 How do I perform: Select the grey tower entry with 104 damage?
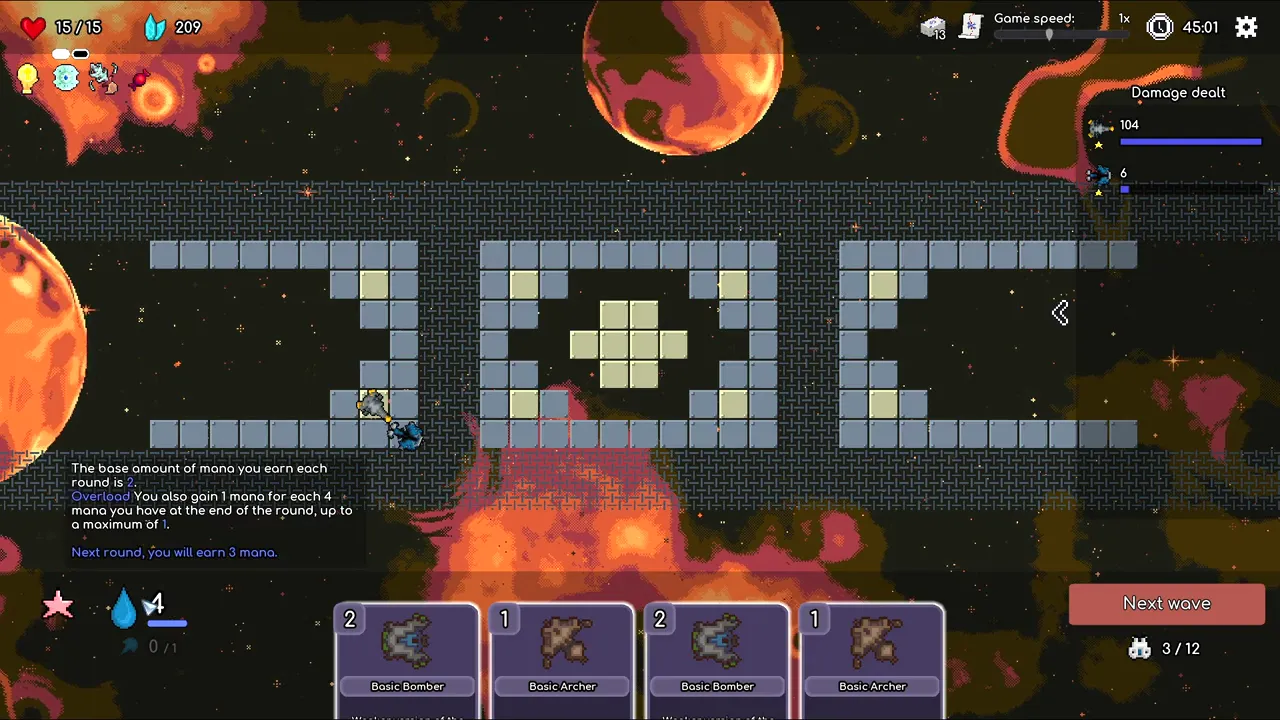coord(1101,129)
